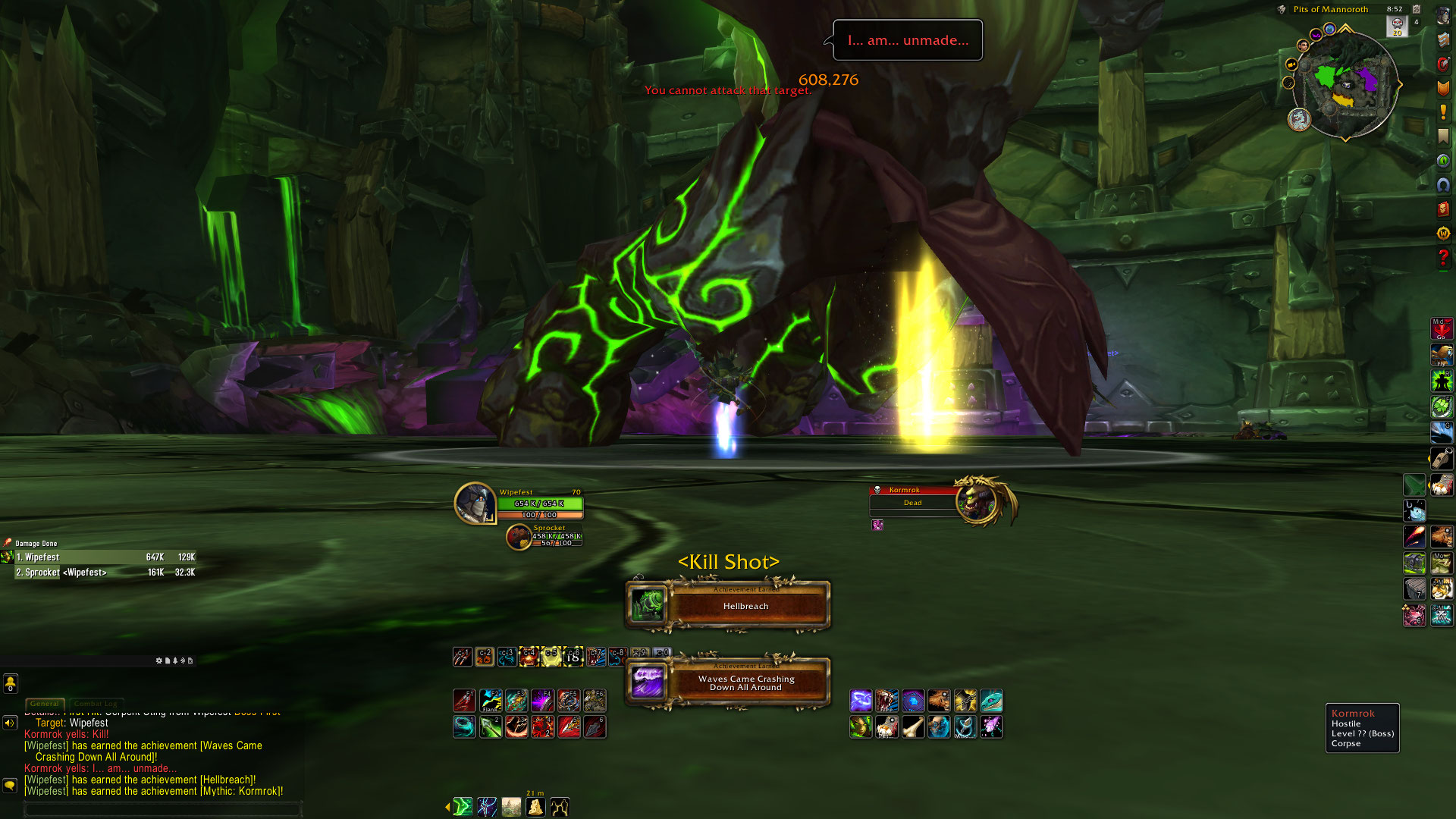Toggle the chat voice speaker button
The height and width of the screenshot is (819, 1456).
(10, 723)
